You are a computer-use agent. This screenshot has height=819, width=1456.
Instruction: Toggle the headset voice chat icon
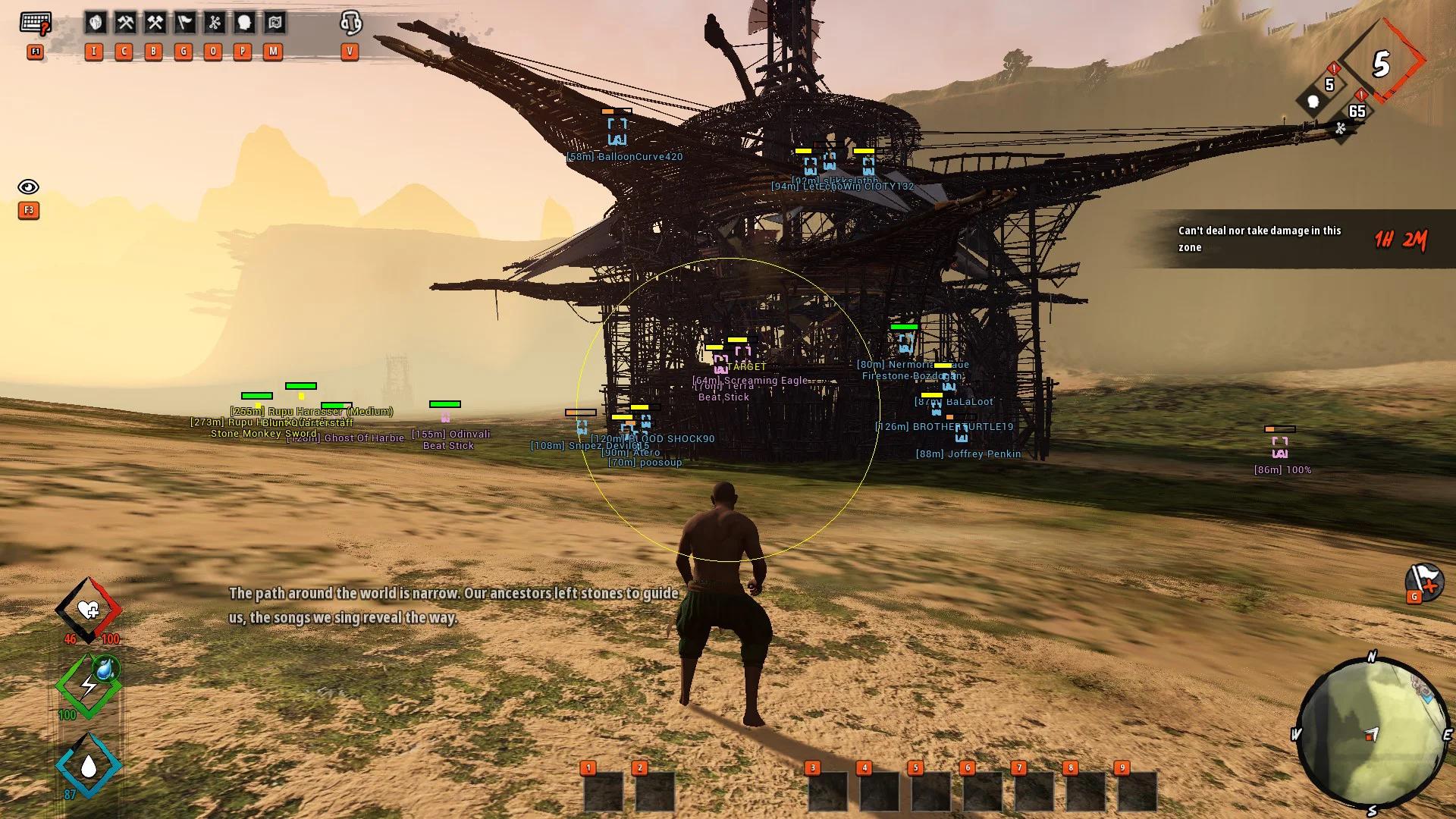[350, 24]
